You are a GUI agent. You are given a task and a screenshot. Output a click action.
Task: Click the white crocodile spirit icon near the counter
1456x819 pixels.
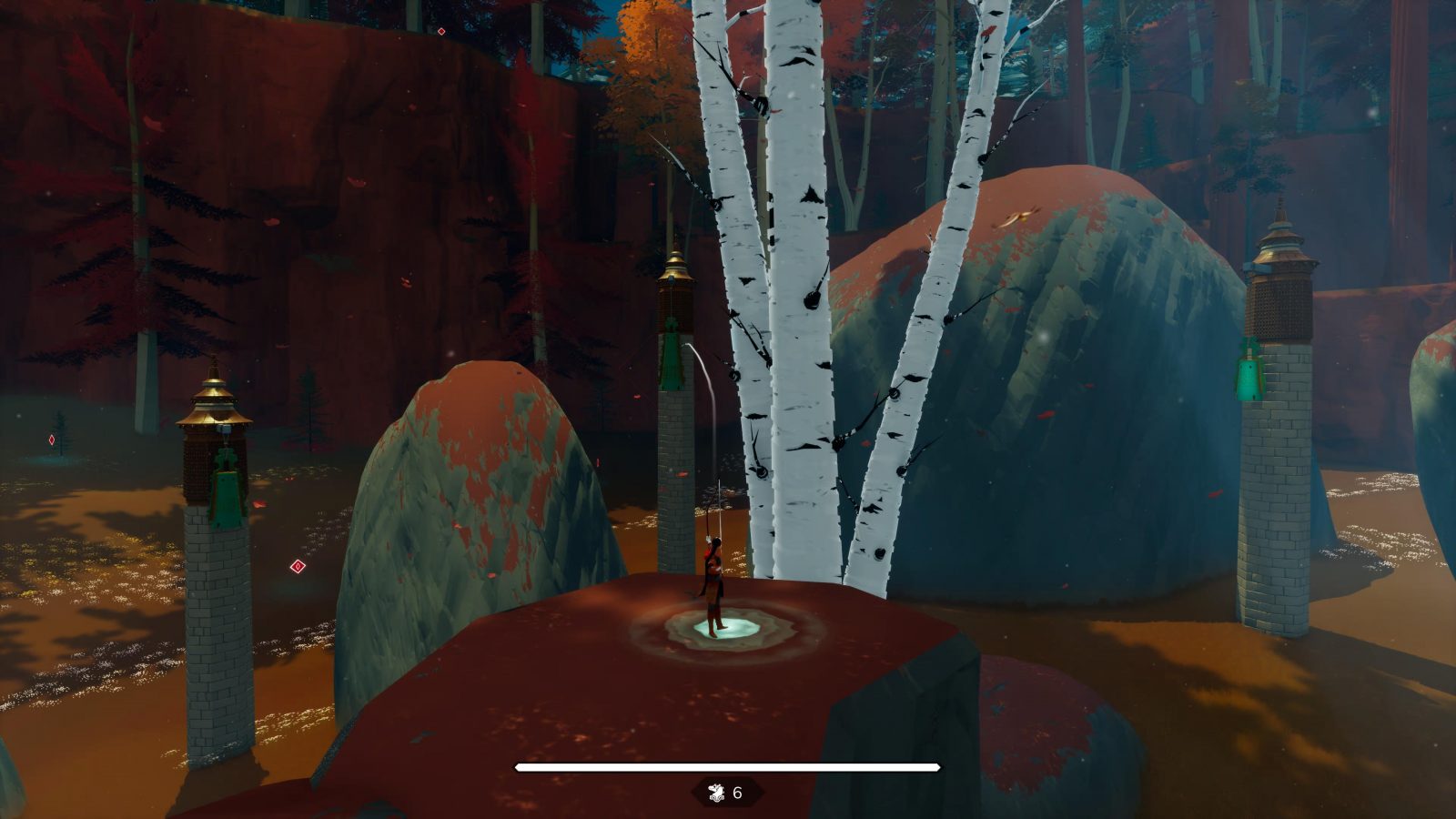[717, 790]
